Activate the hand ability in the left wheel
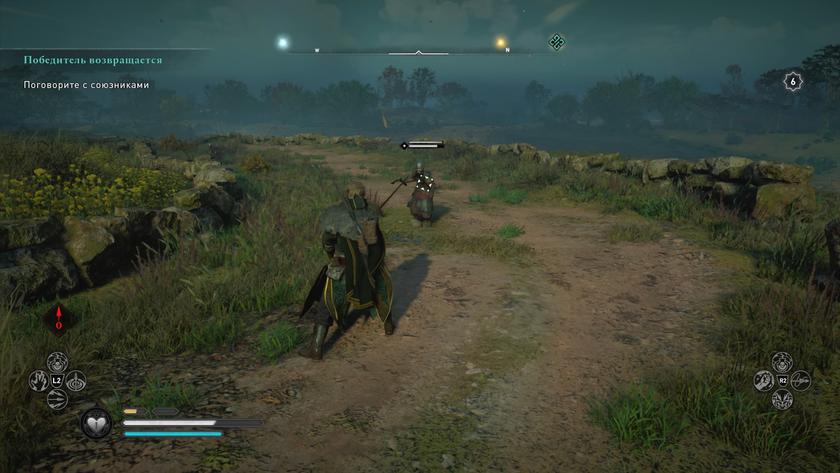This screenshot has width=840, height=473. pyautogui.click(x=38, y=381)
